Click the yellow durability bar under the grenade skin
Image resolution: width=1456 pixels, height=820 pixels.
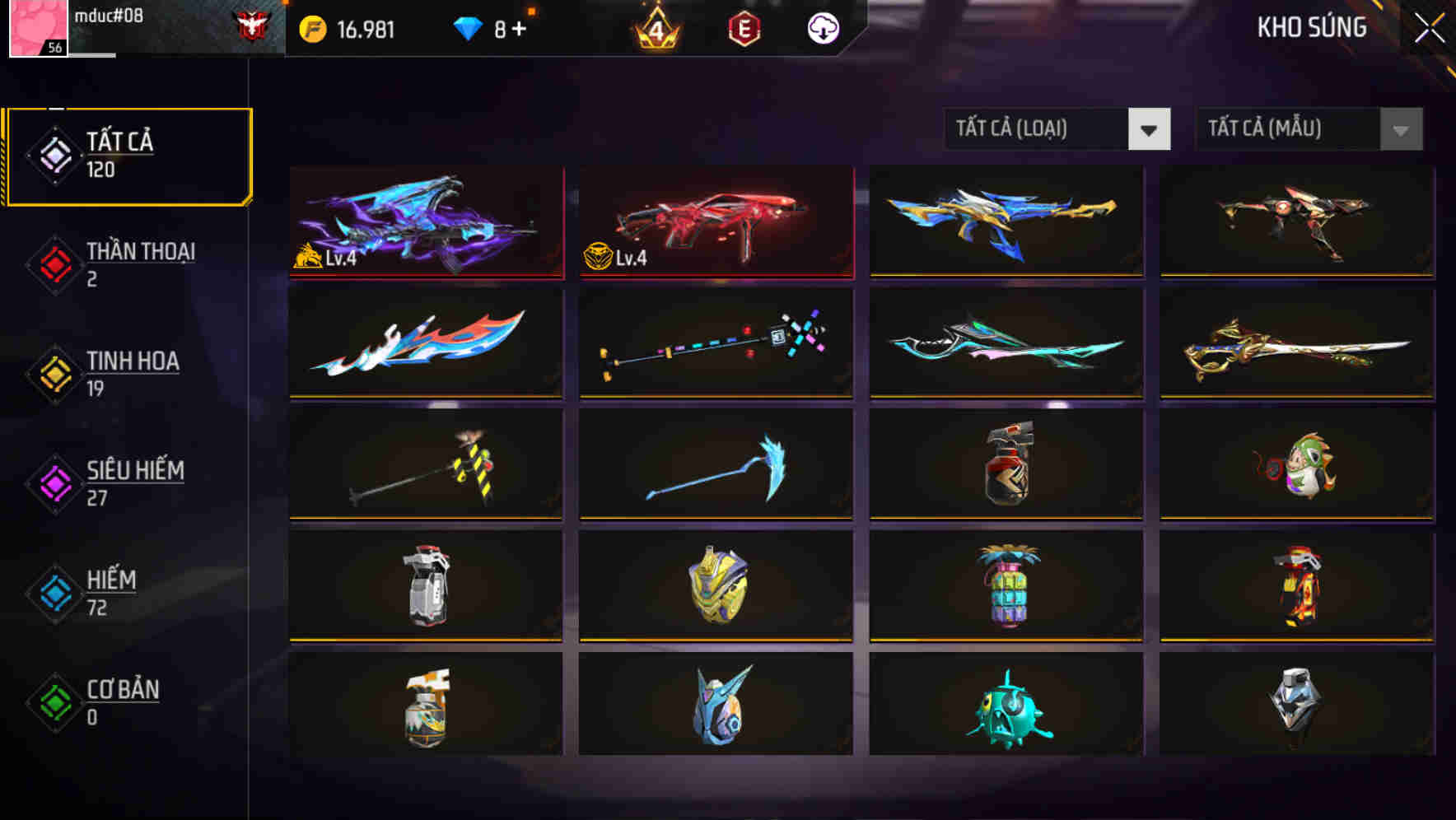point(1005,519)
